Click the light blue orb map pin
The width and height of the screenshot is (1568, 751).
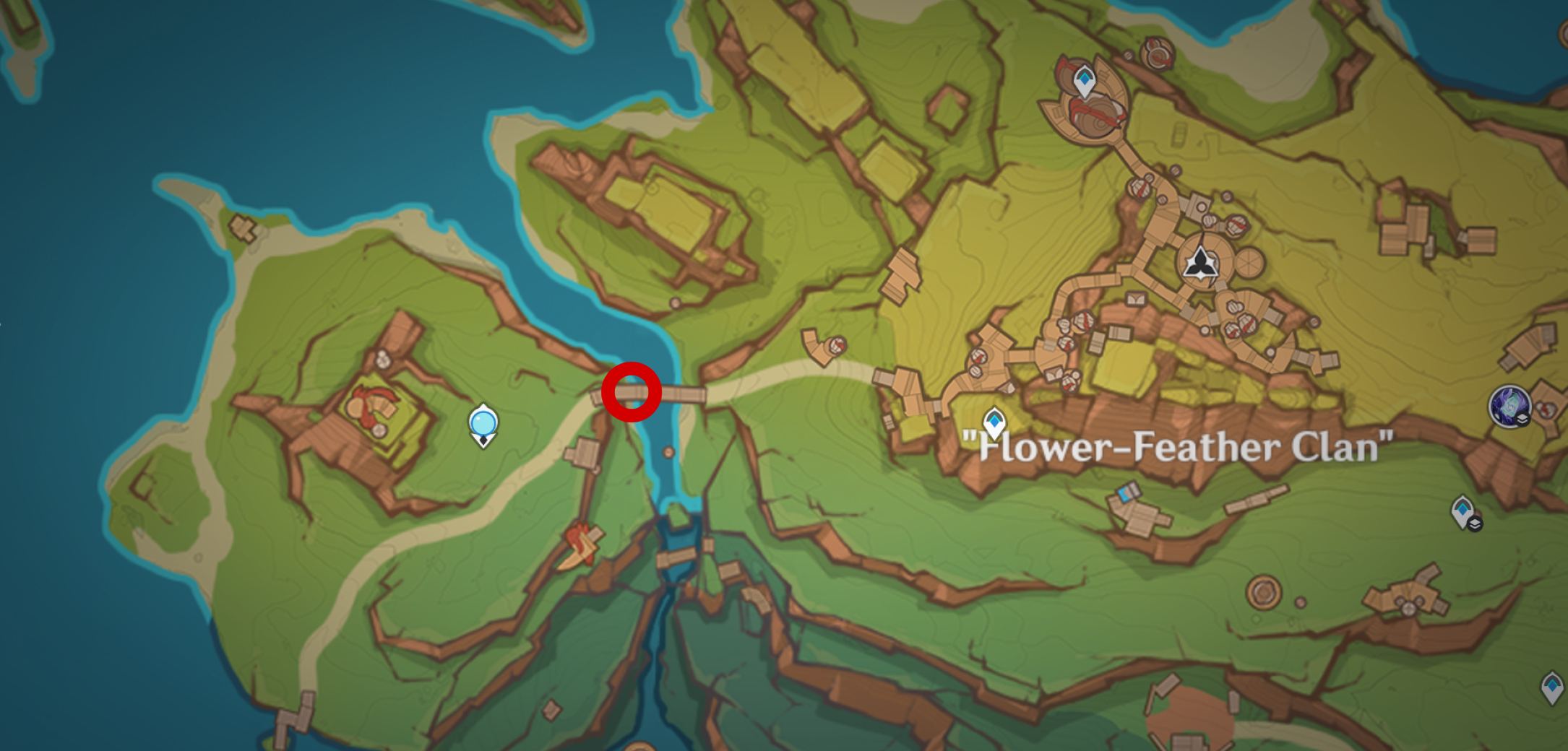coord(483,423)
